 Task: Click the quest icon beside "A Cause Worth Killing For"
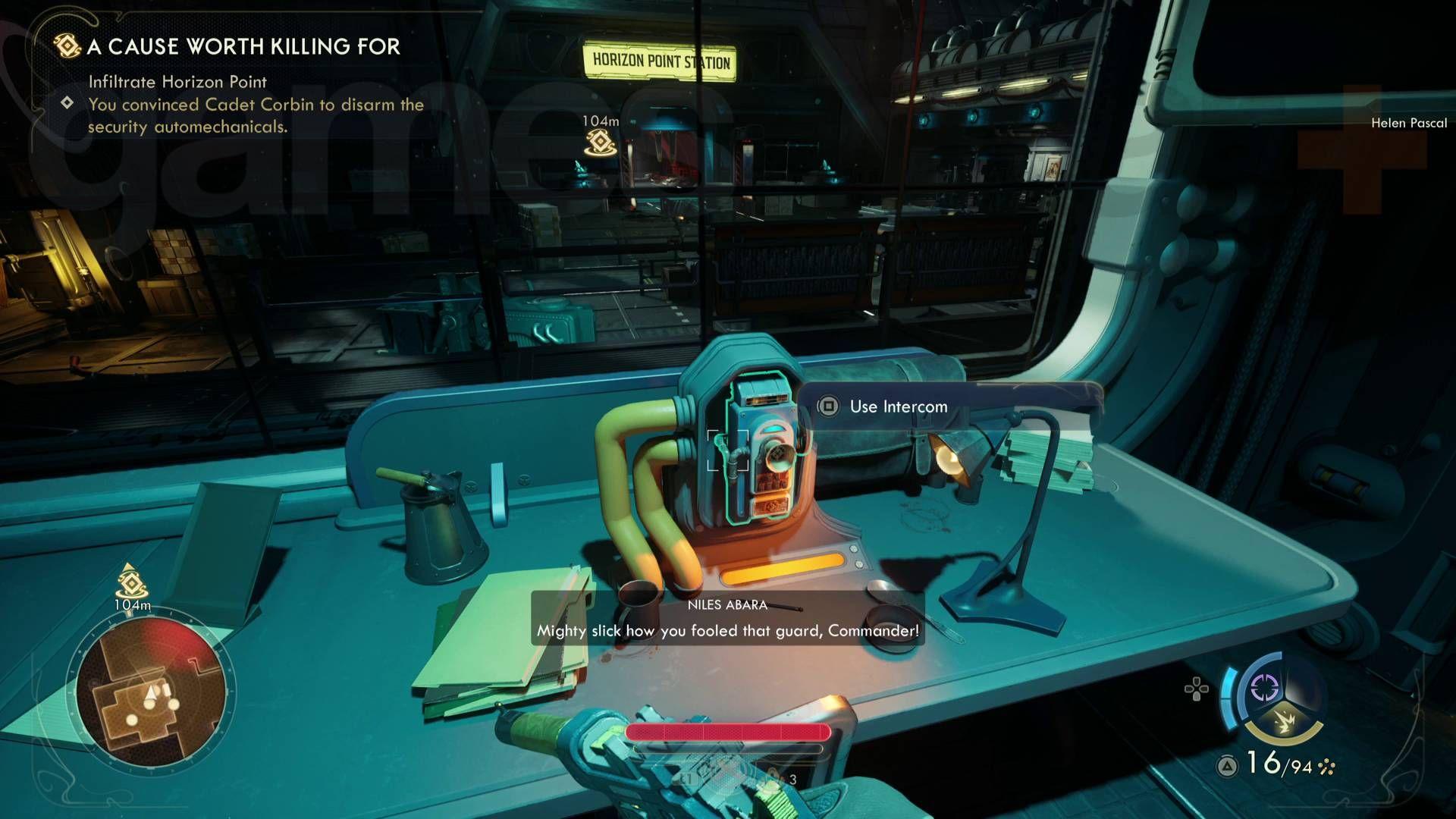coord(67,47)
